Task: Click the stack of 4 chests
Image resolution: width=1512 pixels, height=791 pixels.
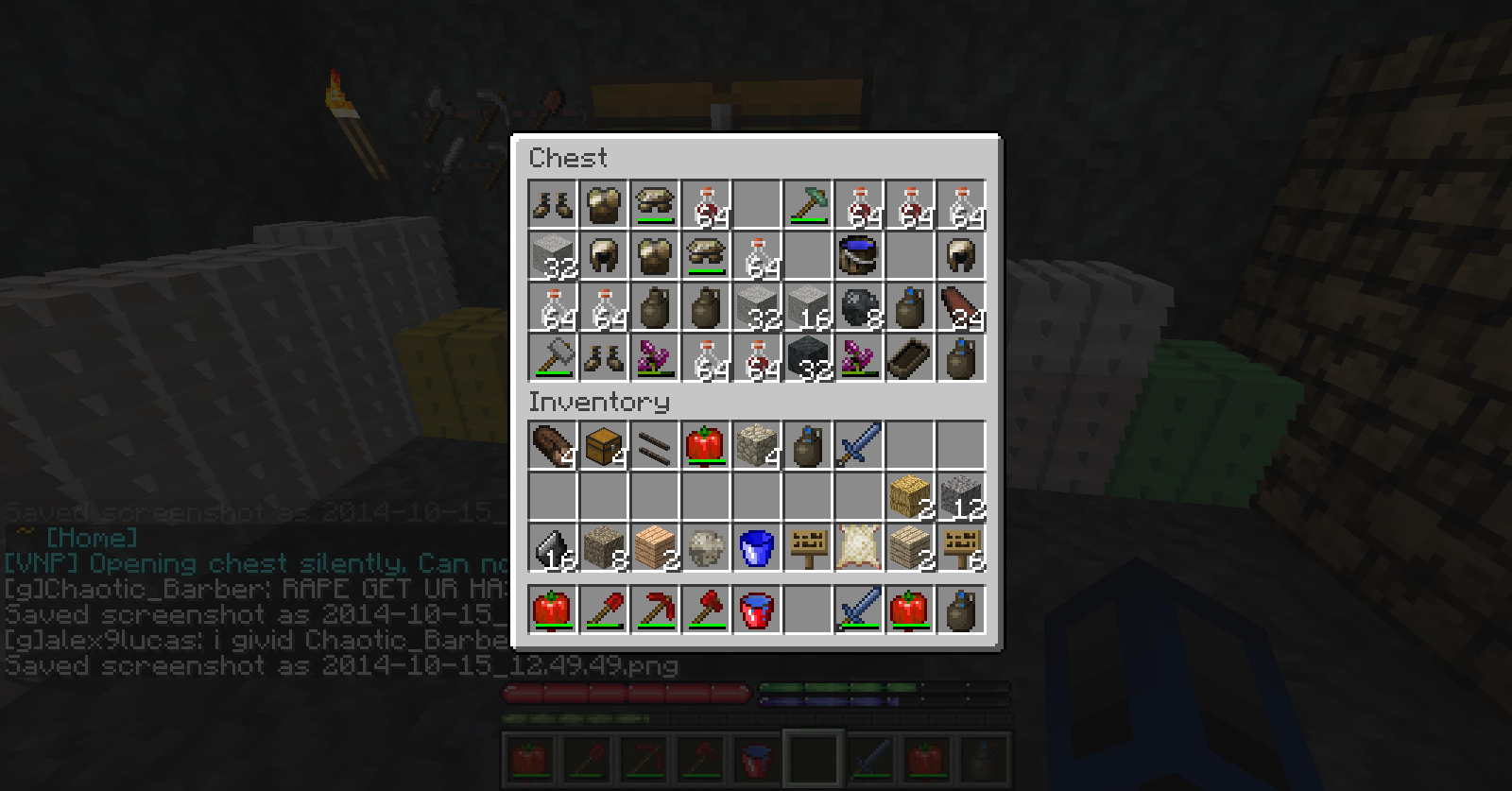Action: pyautogui.click(x=604, y=446)
